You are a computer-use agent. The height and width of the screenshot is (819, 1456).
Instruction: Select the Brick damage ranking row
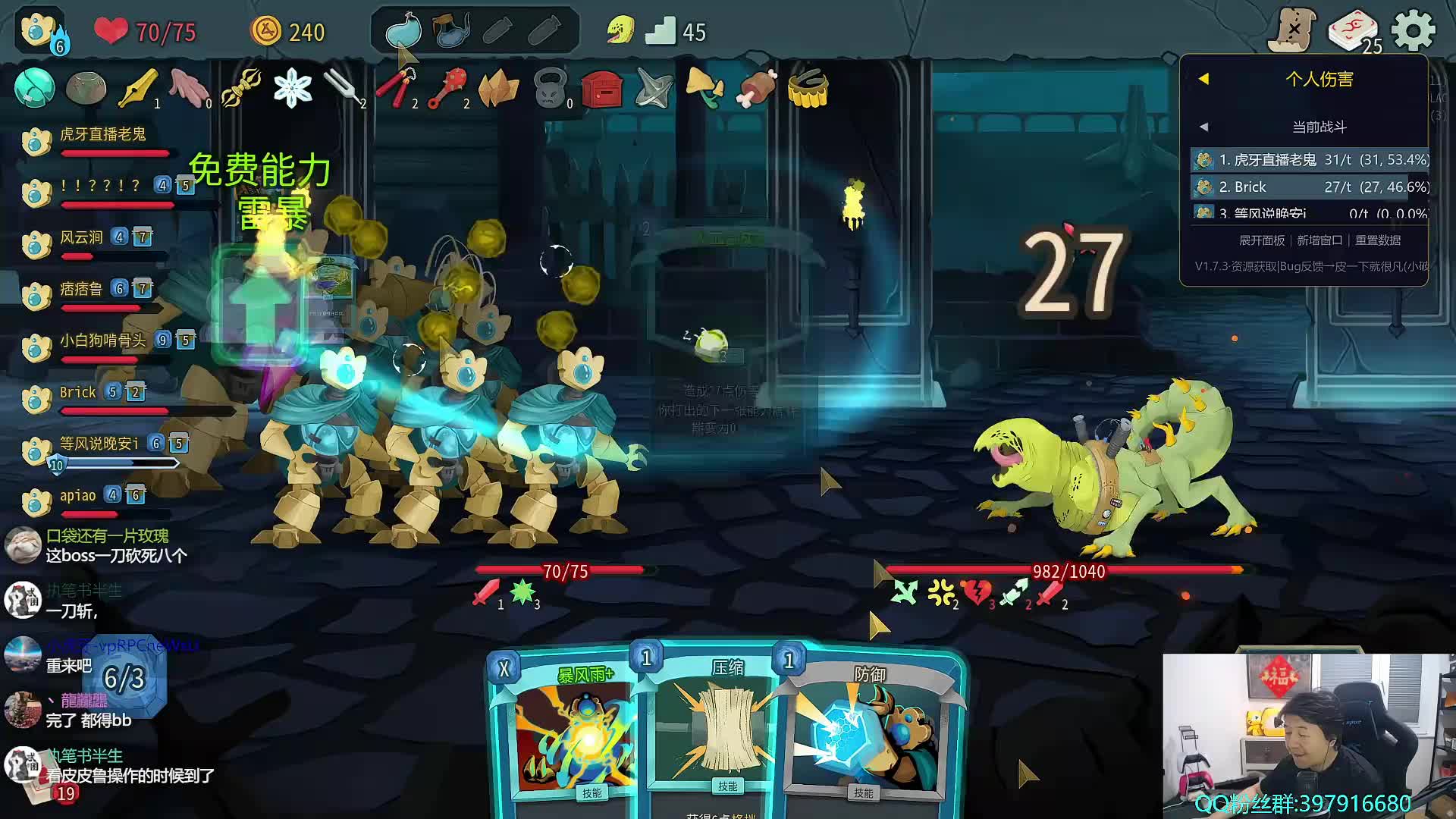click(x=1310, y=187)
